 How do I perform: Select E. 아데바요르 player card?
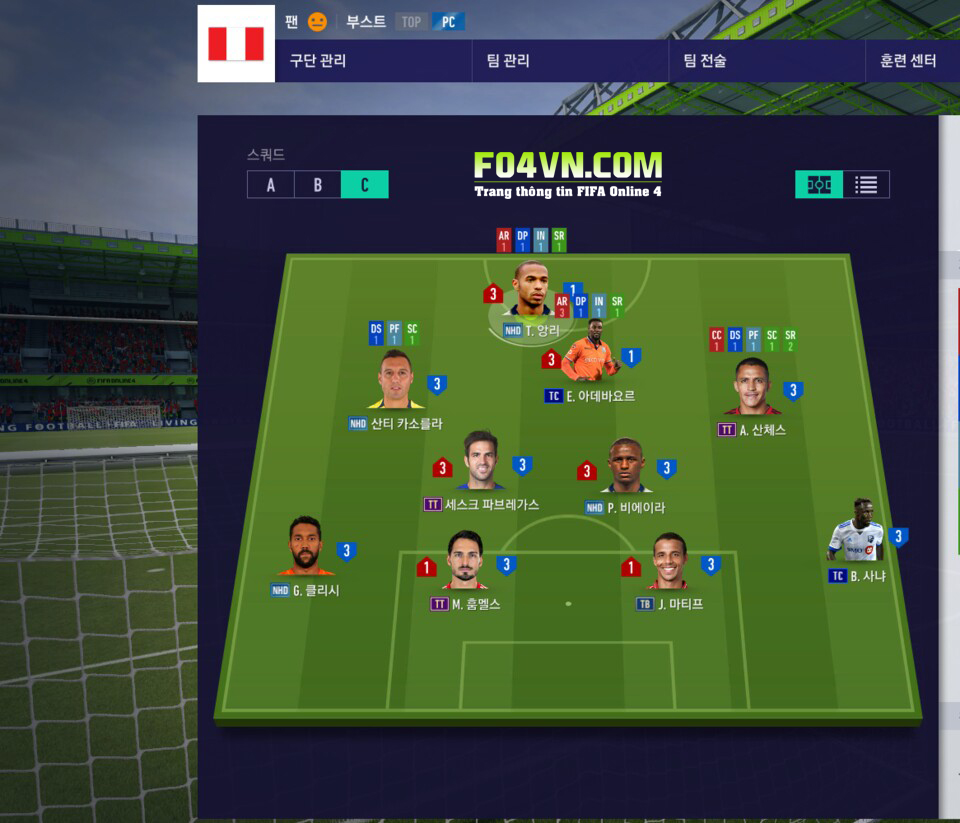590,361
